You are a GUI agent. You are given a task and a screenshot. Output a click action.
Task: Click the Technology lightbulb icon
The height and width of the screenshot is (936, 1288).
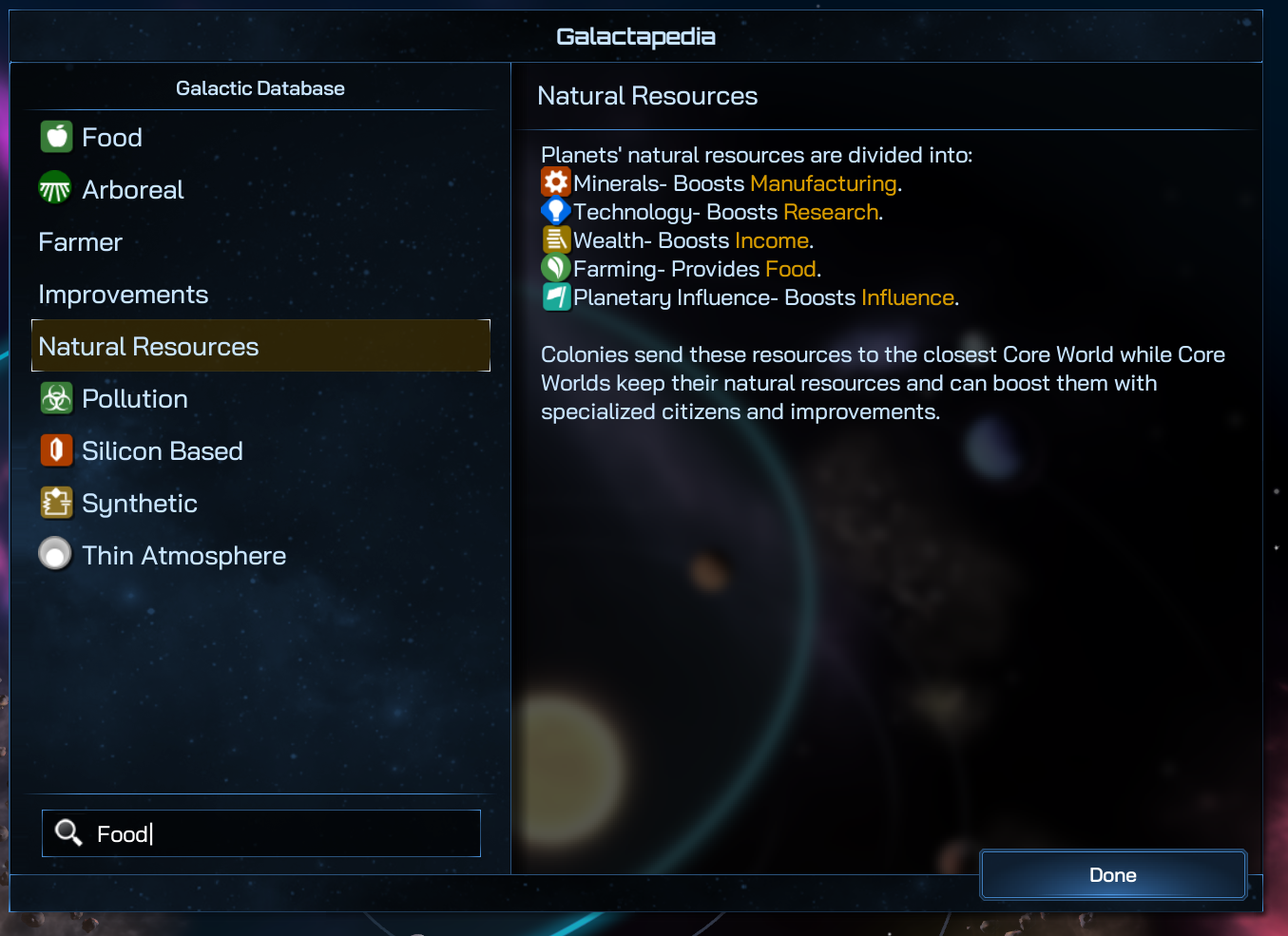pos(555,210)
